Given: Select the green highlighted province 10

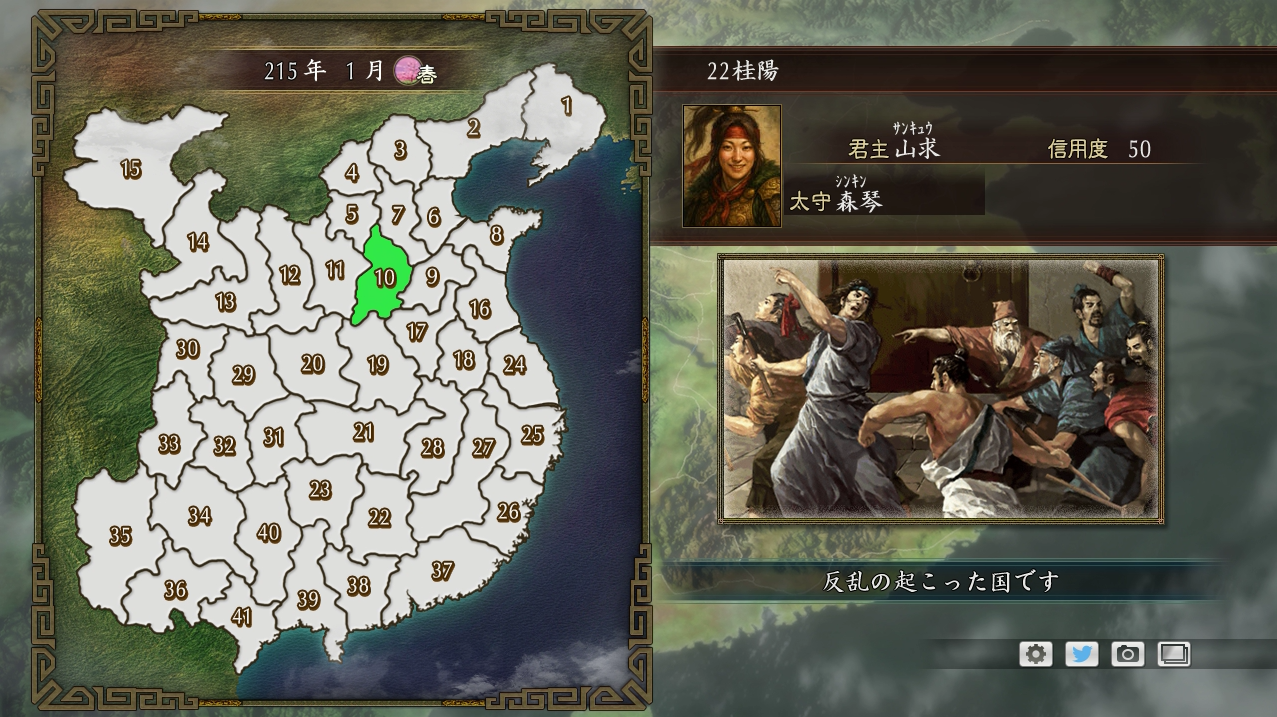Looking at the screenshot, I should 384,277.
